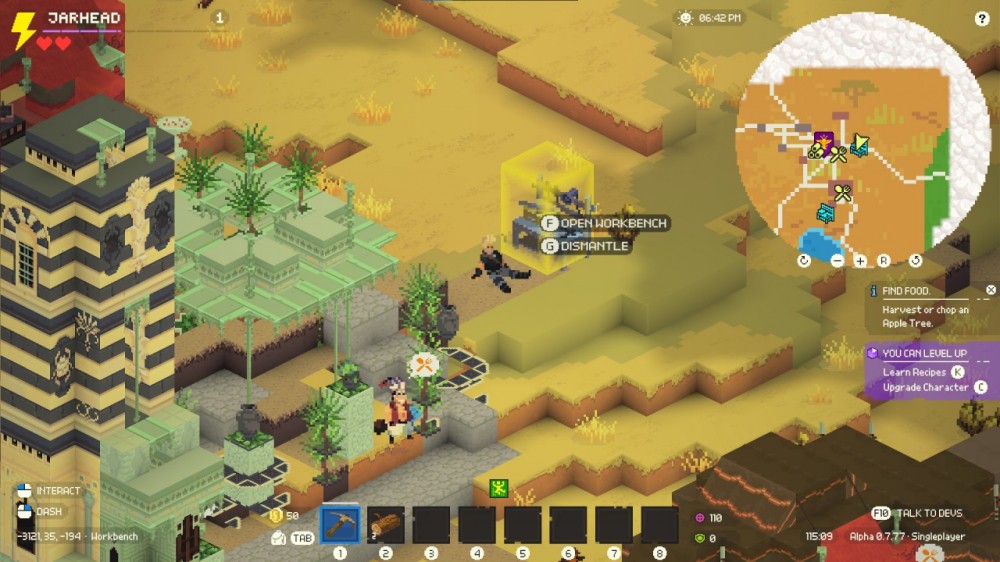Zoom in the minimap with plus button
This screenshot has width=1000, height=562.
click(x=860, y=261)
